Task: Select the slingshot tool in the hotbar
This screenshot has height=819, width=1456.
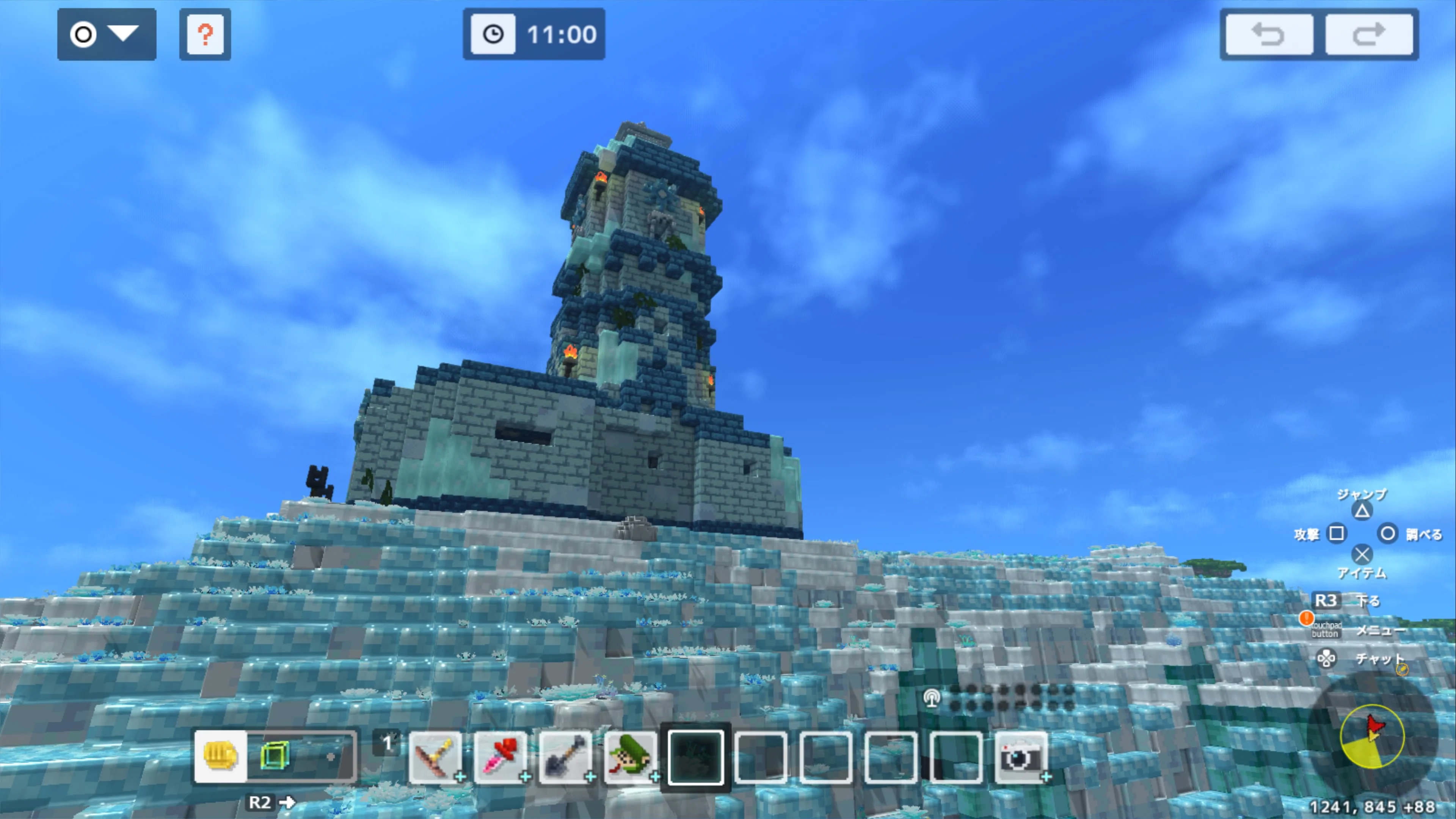Action: pyautogui.click(x=436, y=758)
